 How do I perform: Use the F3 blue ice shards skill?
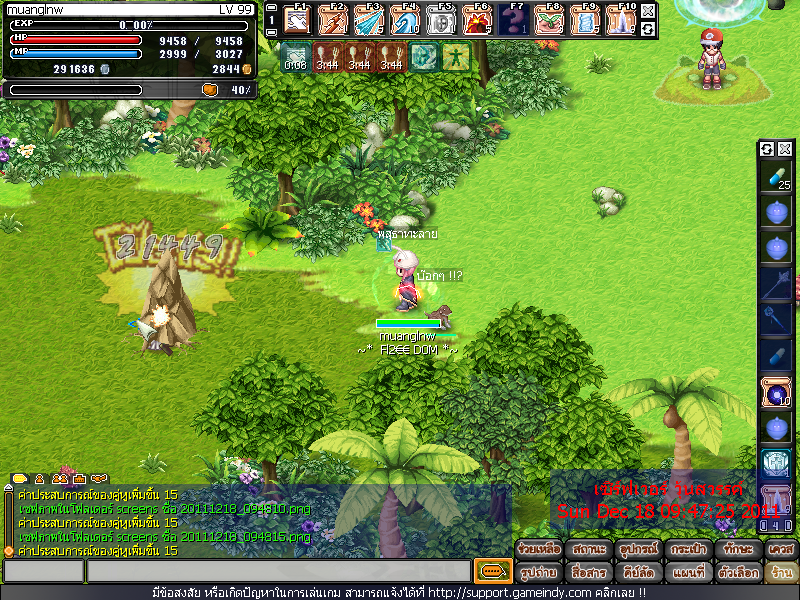click(x=369, y=19)
